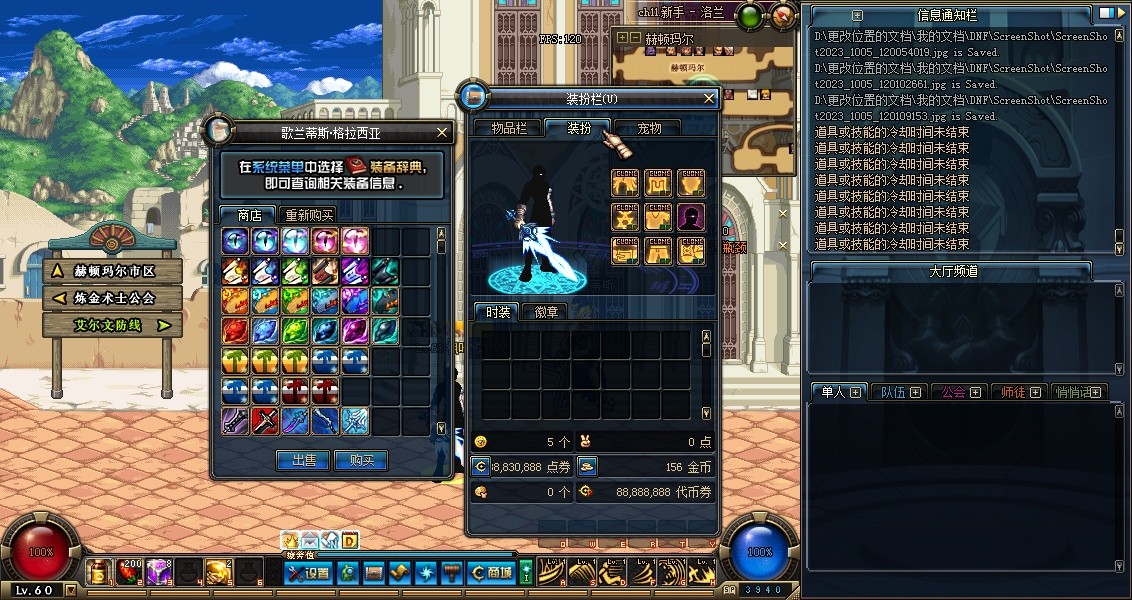Select the 师徒 (Mentor) chat tab
Screen dimensions: 1132x600
[x=1019, y=392]
